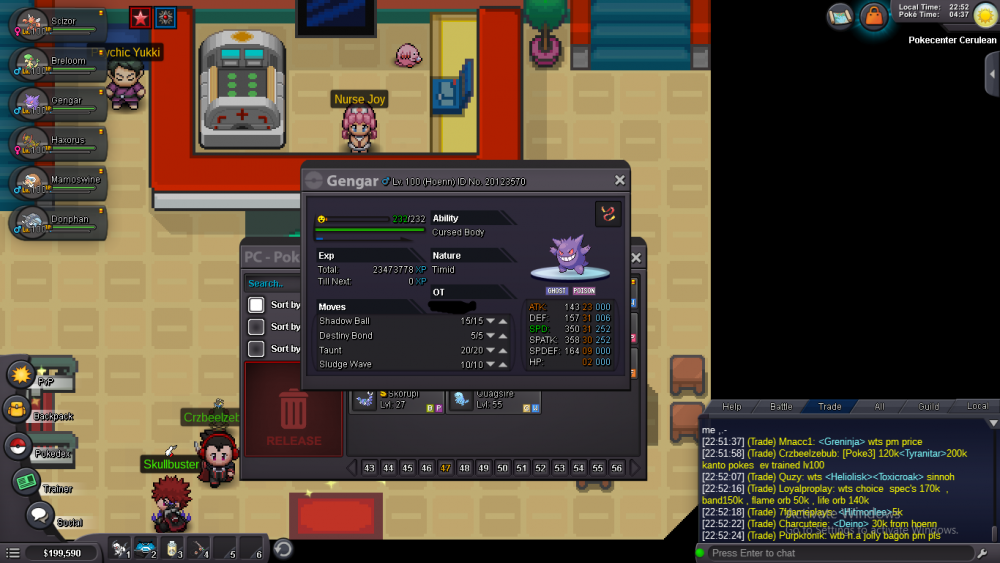The height and width of the screenshot is (563, 1000).
Task: Select Donphan in the party list
Action: tap(58, 221)
